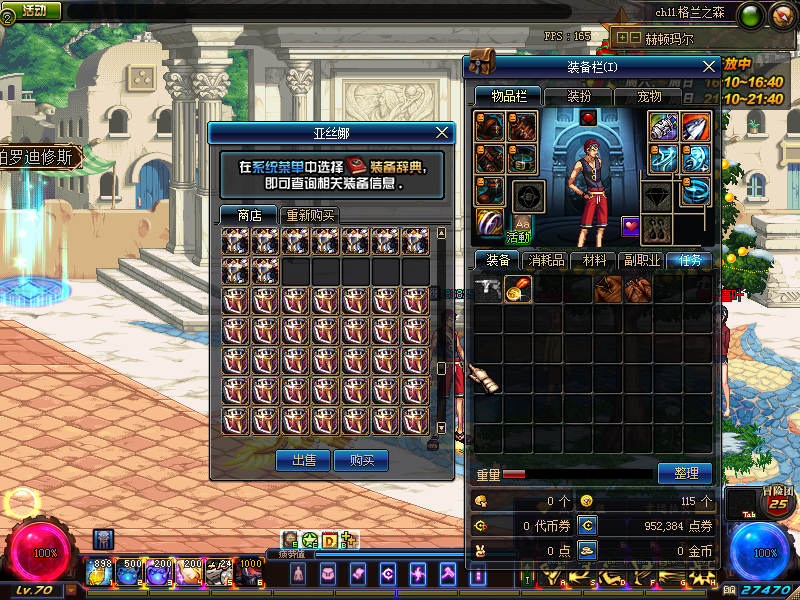Open the 材料 materials category
The image size is (800, 600).
595,260
